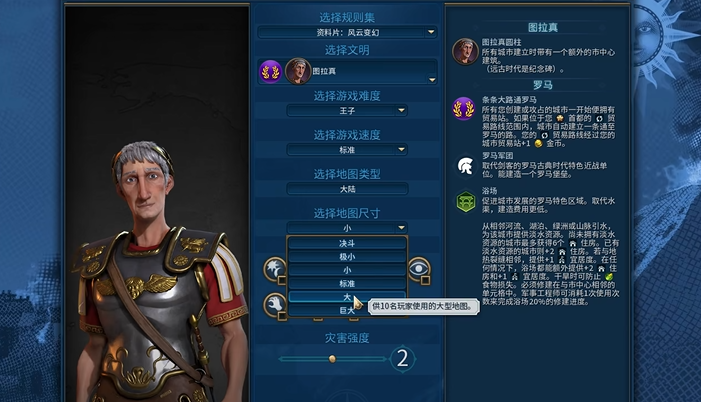Choose the 决斗 map size option
The height and width of the screenshot is (402, 701).
point(347,242)
